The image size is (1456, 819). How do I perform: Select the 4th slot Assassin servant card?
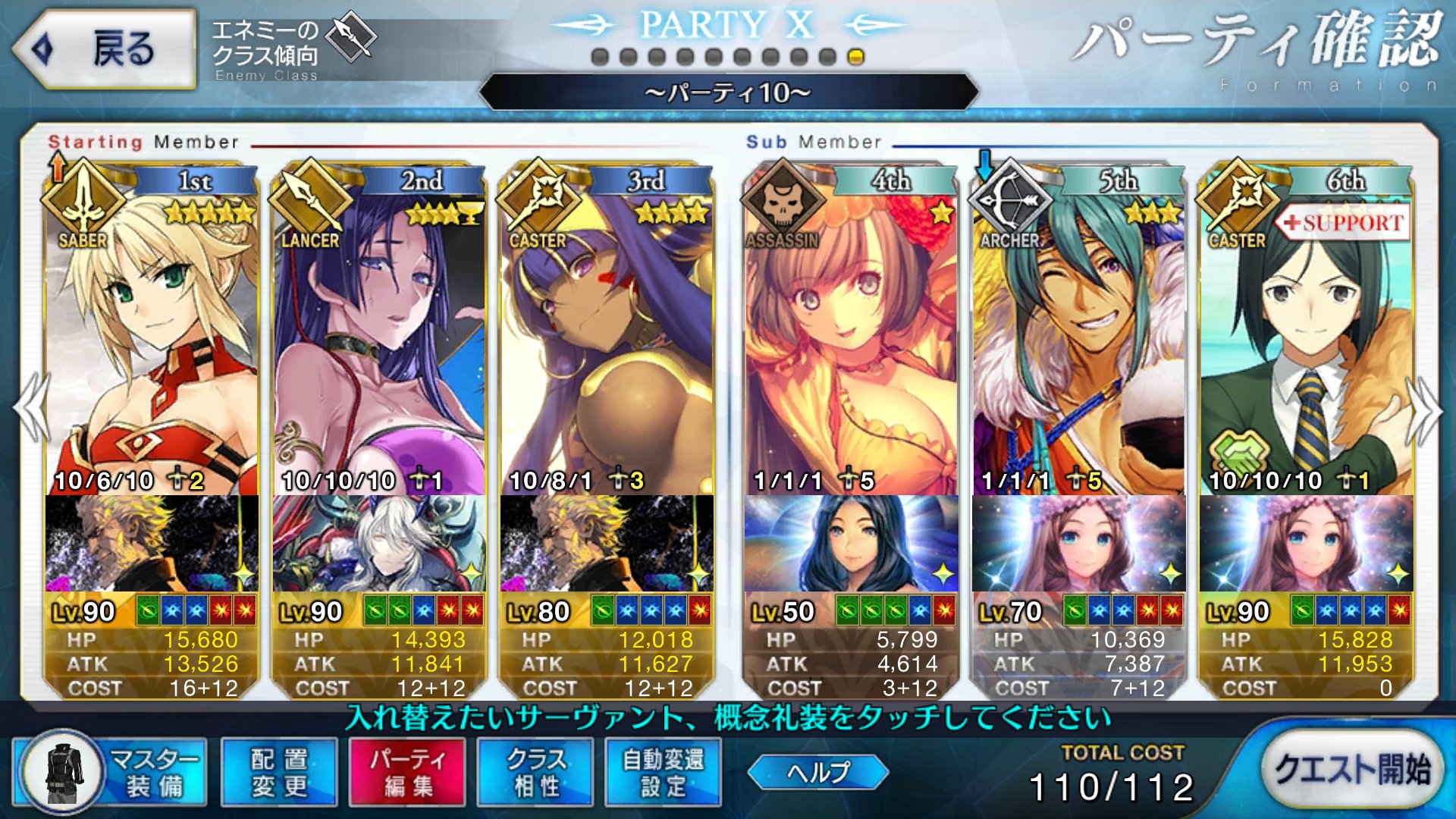coord(851,341)
